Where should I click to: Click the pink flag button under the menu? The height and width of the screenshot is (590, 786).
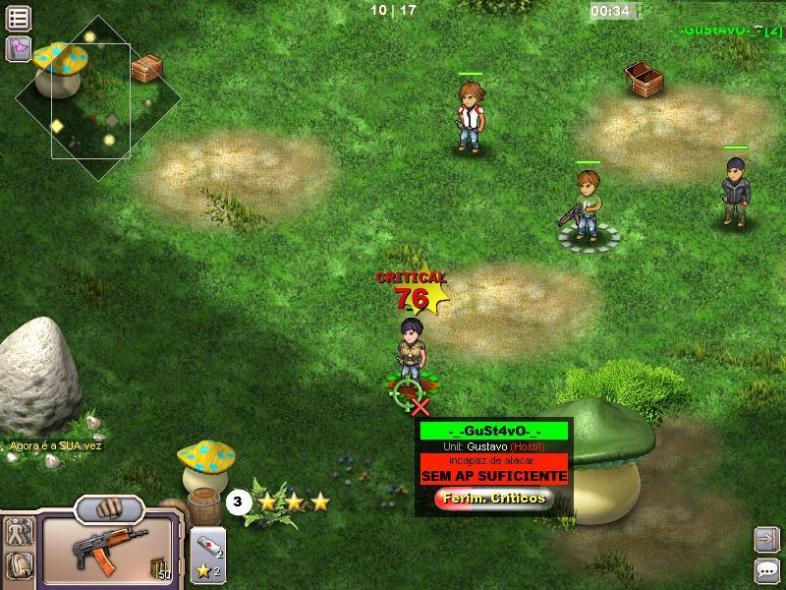(x=18, y=48)
